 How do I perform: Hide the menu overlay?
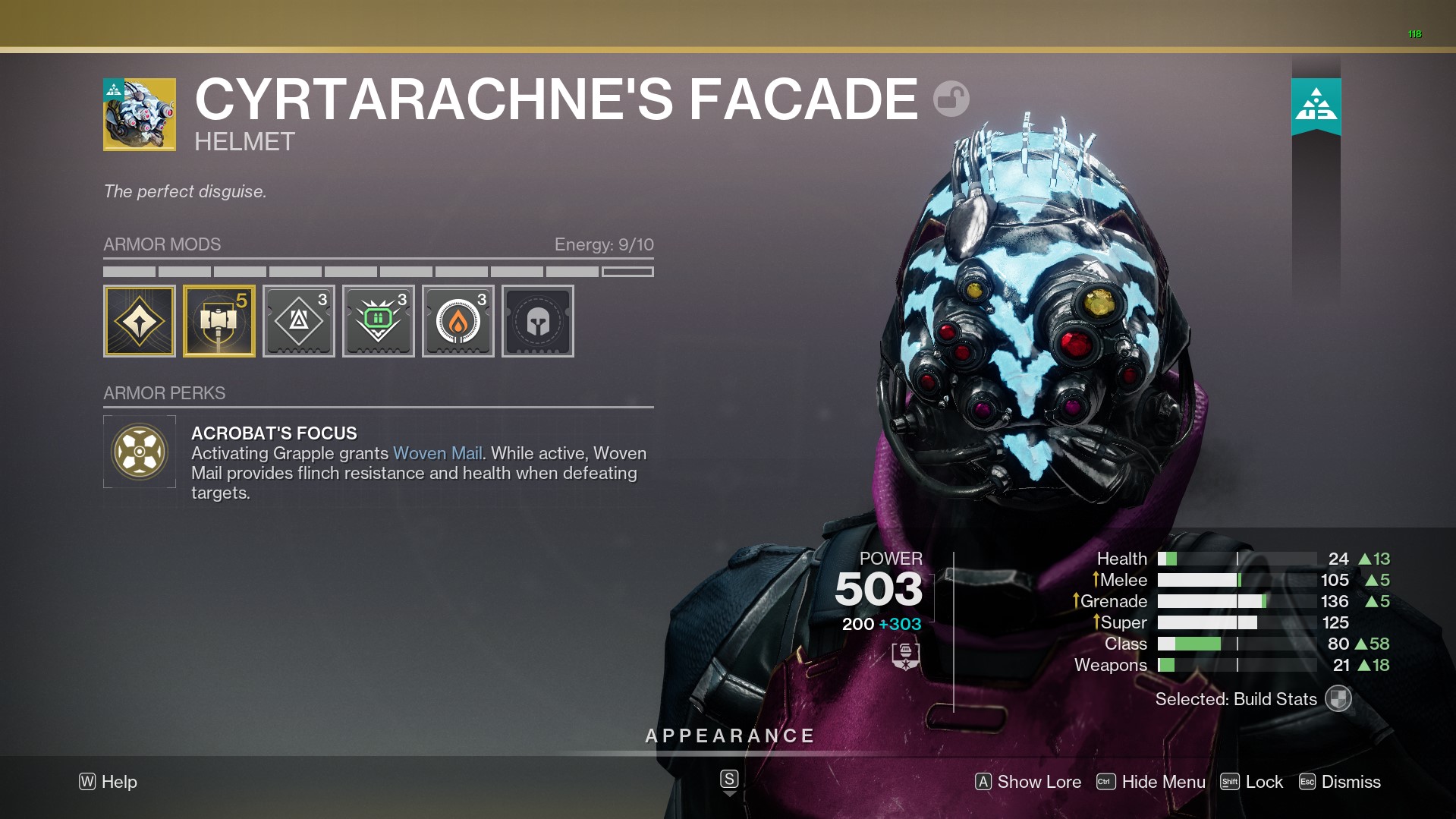tap(1151, 782)
